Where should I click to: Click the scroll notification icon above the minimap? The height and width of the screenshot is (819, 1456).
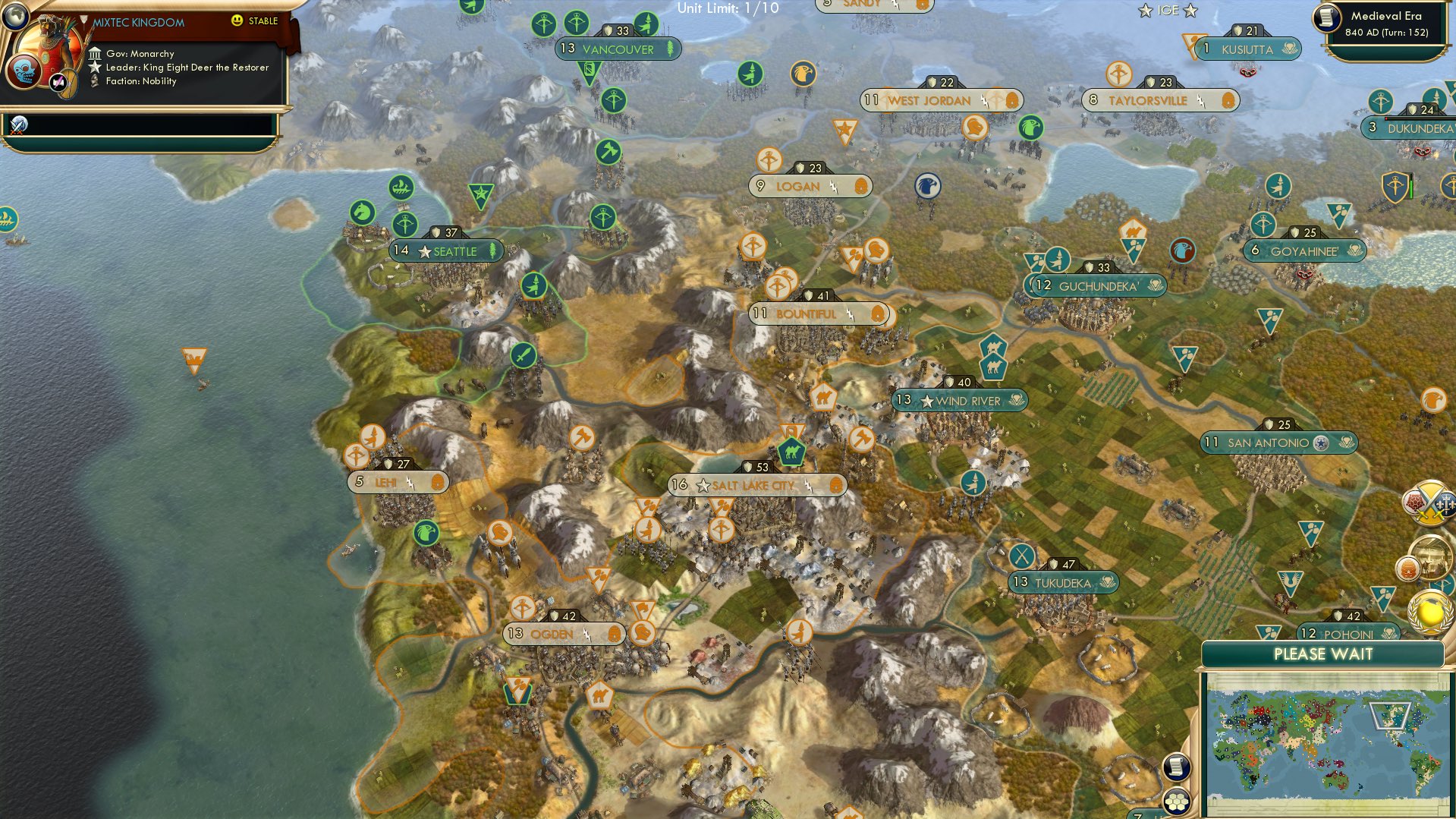click(x=1175, y=768)
